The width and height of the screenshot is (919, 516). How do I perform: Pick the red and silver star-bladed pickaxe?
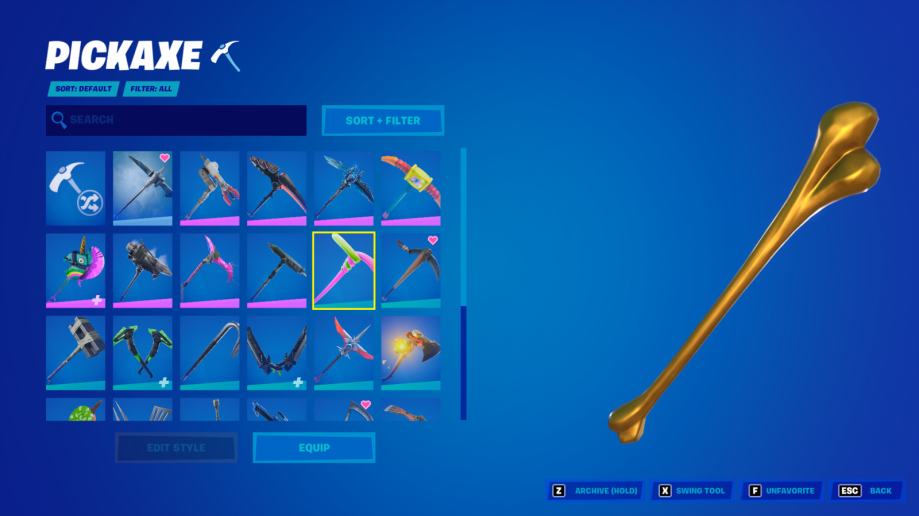pyautogui.click(x=343, y=352)
